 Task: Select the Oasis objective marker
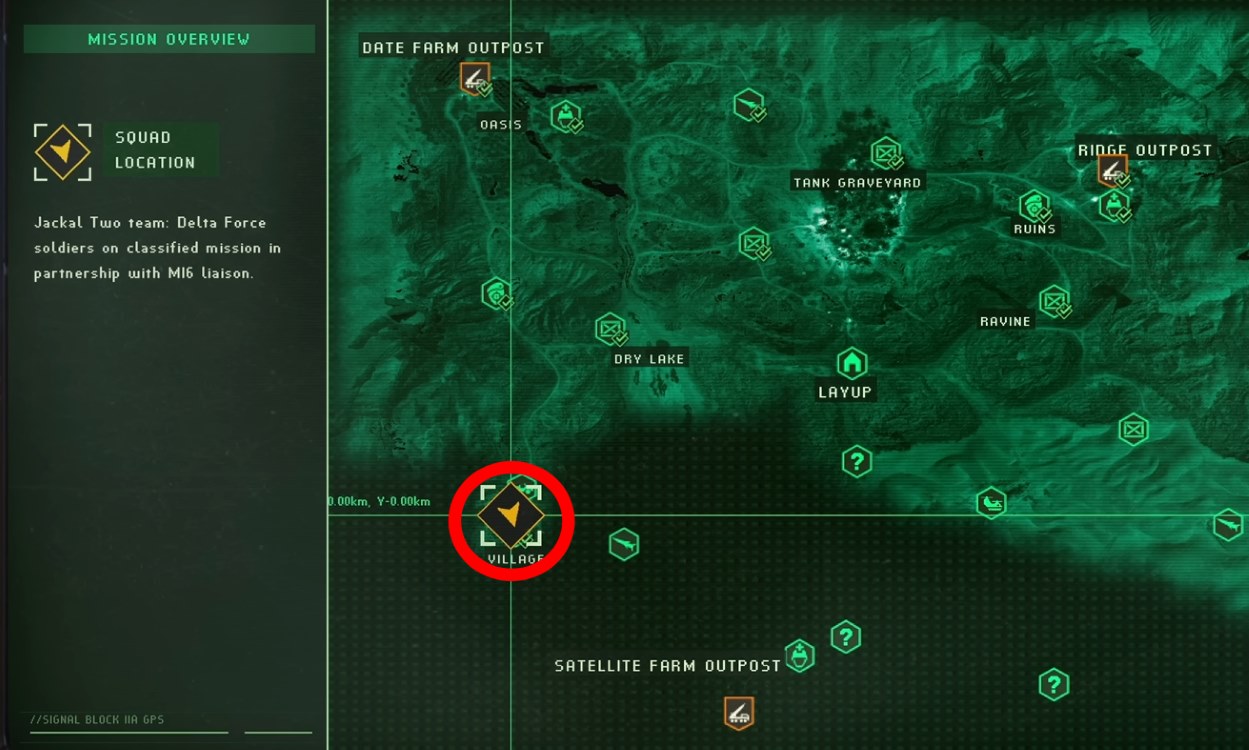pos(567,116)
